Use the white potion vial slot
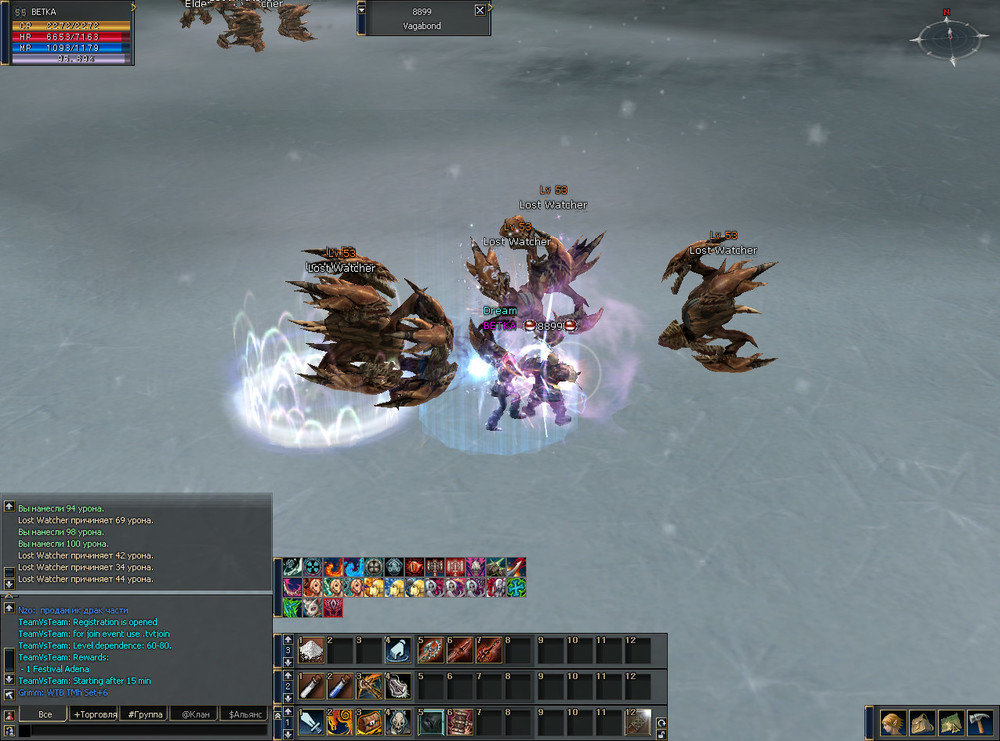This screenshot has height=741, width=1000. [x=312, y=687]
